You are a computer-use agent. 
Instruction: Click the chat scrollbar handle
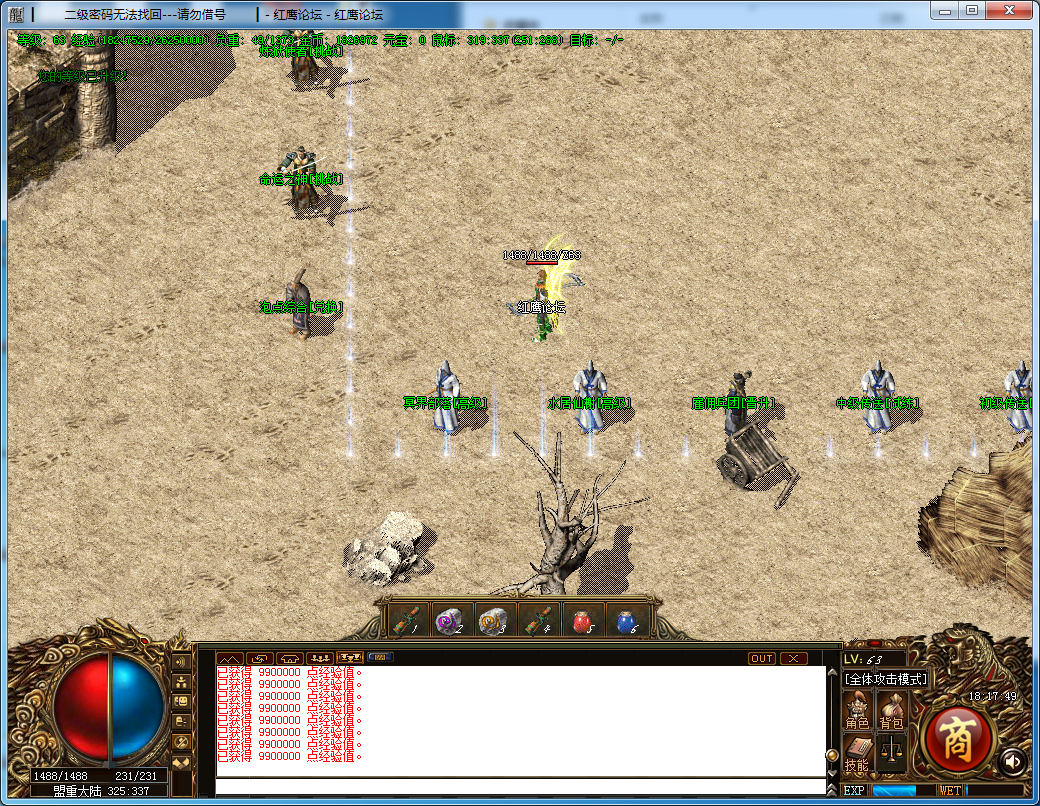tap(831, 754)
